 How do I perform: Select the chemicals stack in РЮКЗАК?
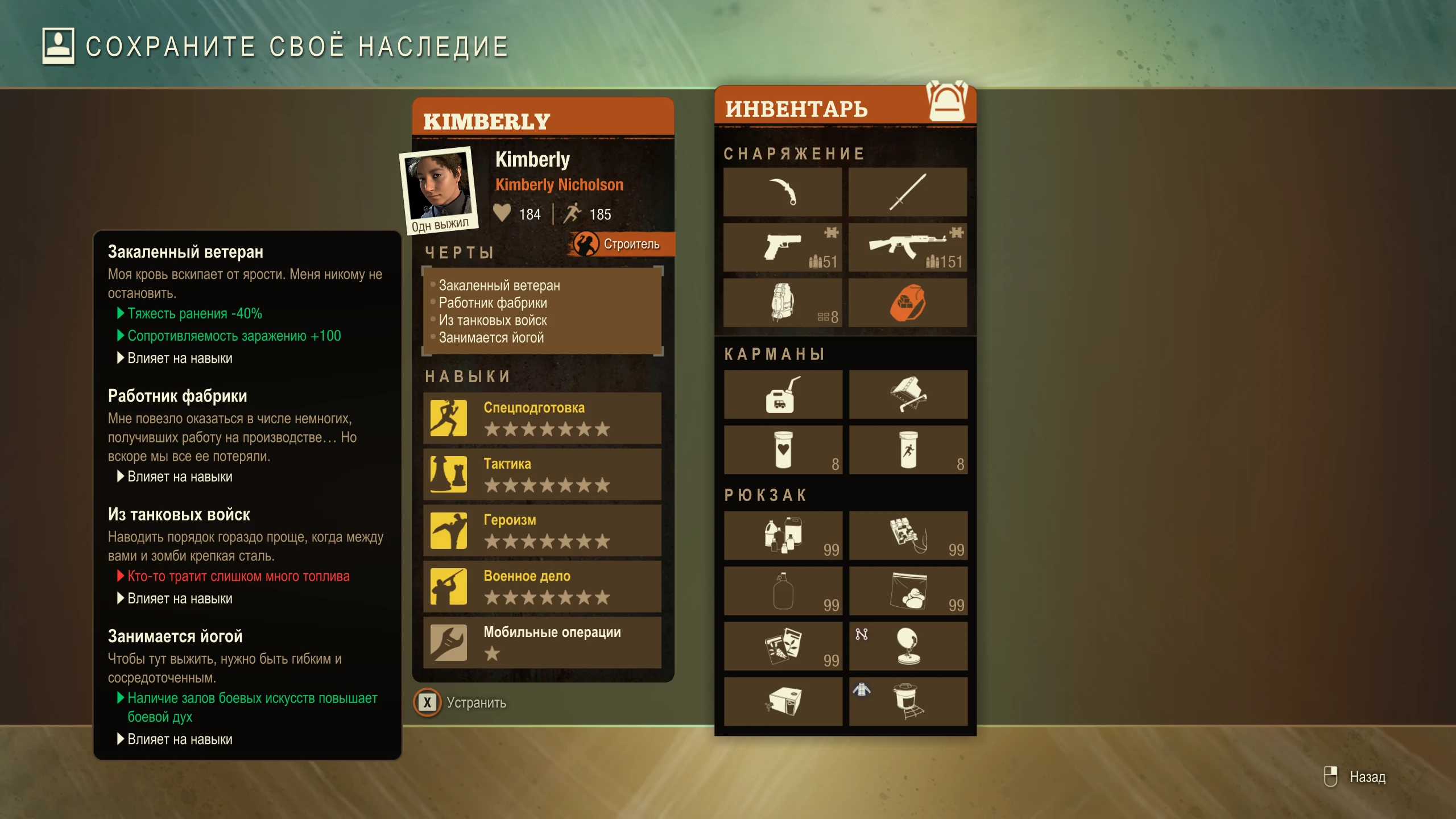click(783, 535)
